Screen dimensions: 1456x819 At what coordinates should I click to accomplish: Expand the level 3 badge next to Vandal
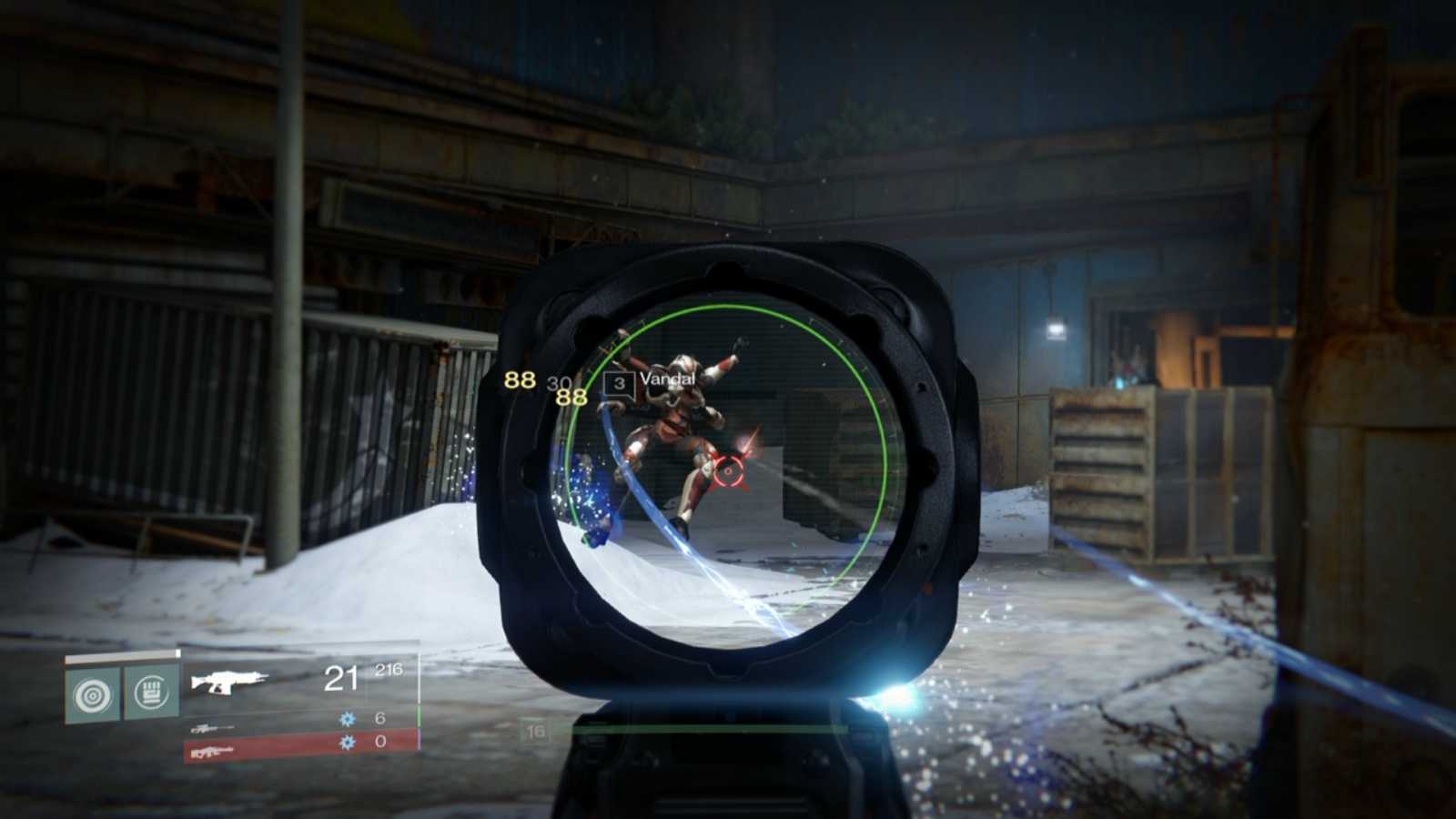tap(620, 383)
